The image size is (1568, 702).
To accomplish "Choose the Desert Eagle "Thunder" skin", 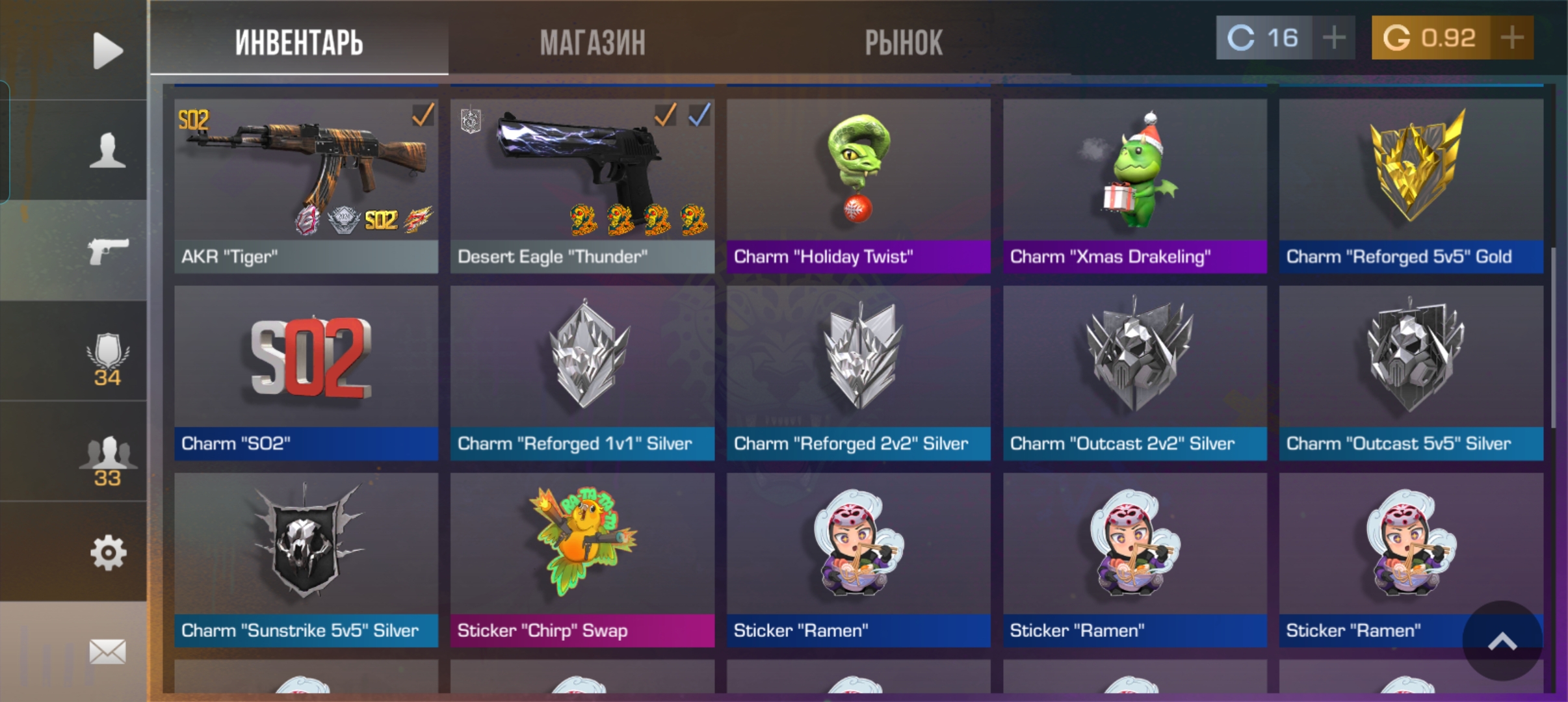I will point(582,185).
